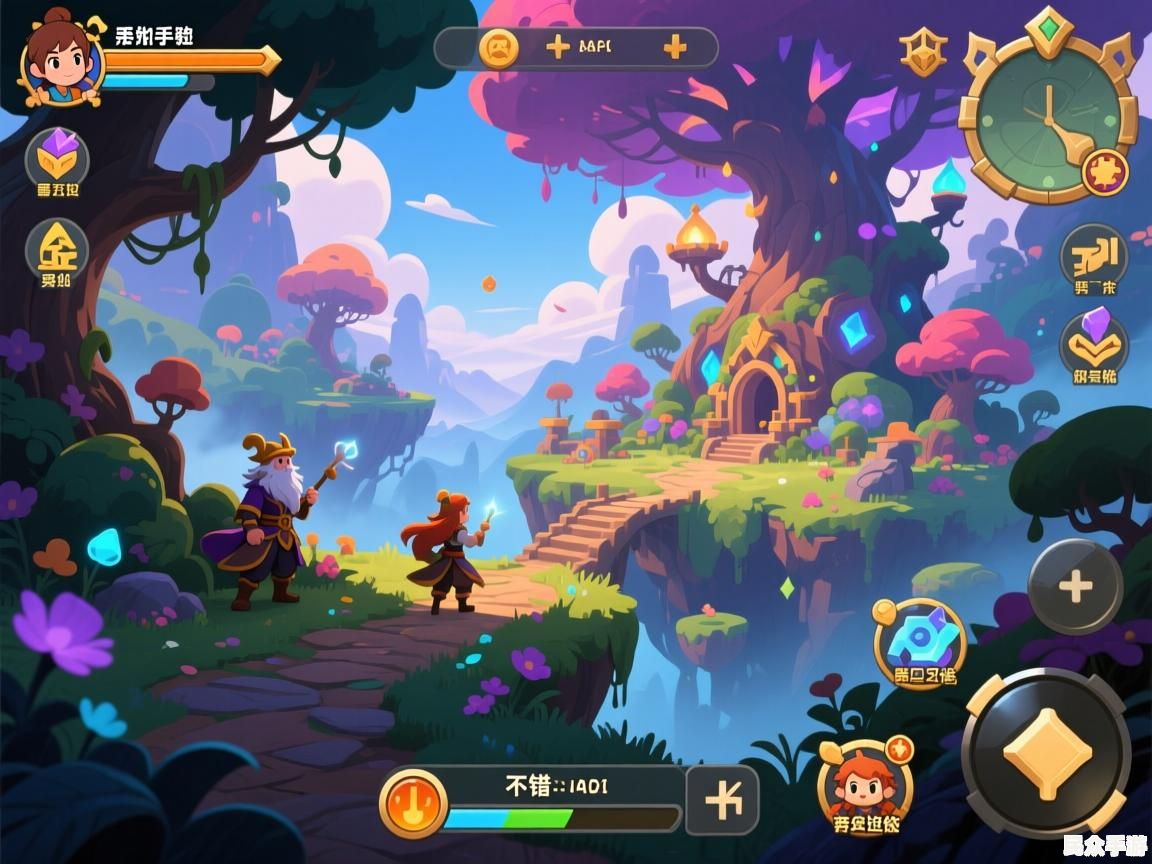Tap the purple gem on gold shield icon

57,158
